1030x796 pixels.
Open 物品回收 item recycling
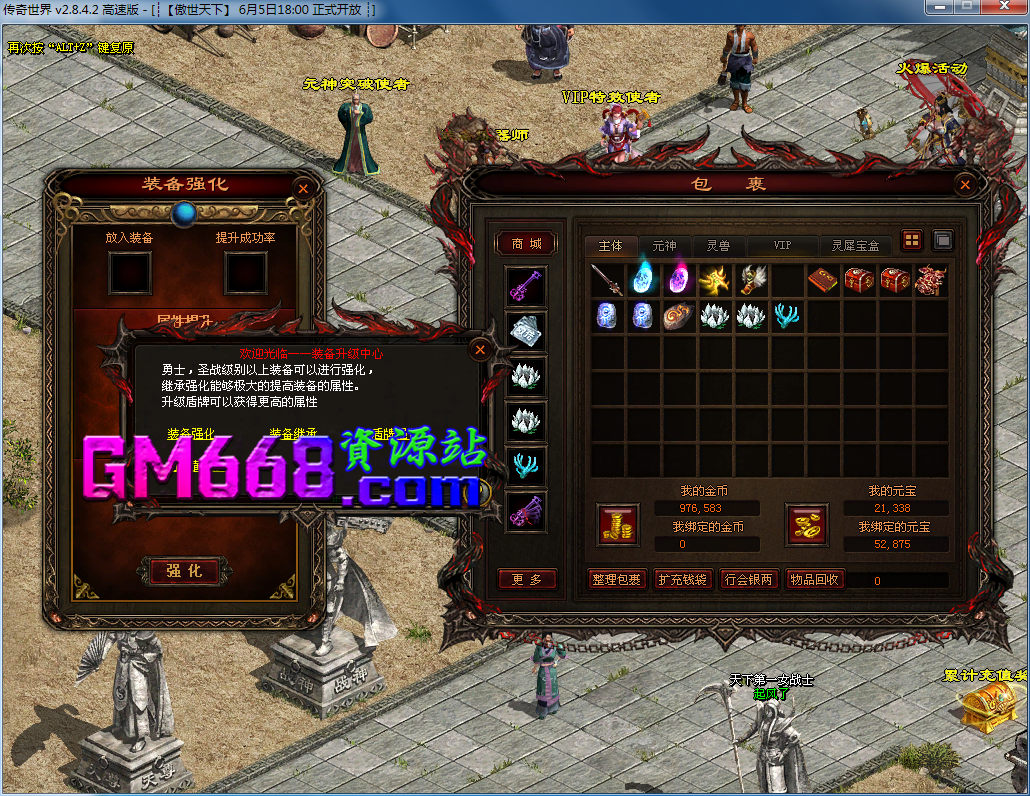pos(813,579)
